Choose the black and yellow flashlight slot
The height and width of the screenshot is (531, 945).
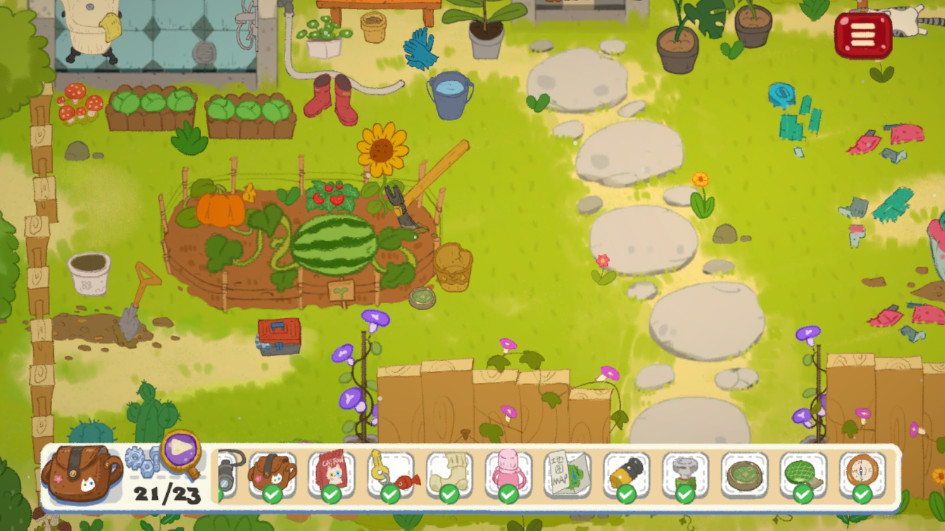(626, 473)
